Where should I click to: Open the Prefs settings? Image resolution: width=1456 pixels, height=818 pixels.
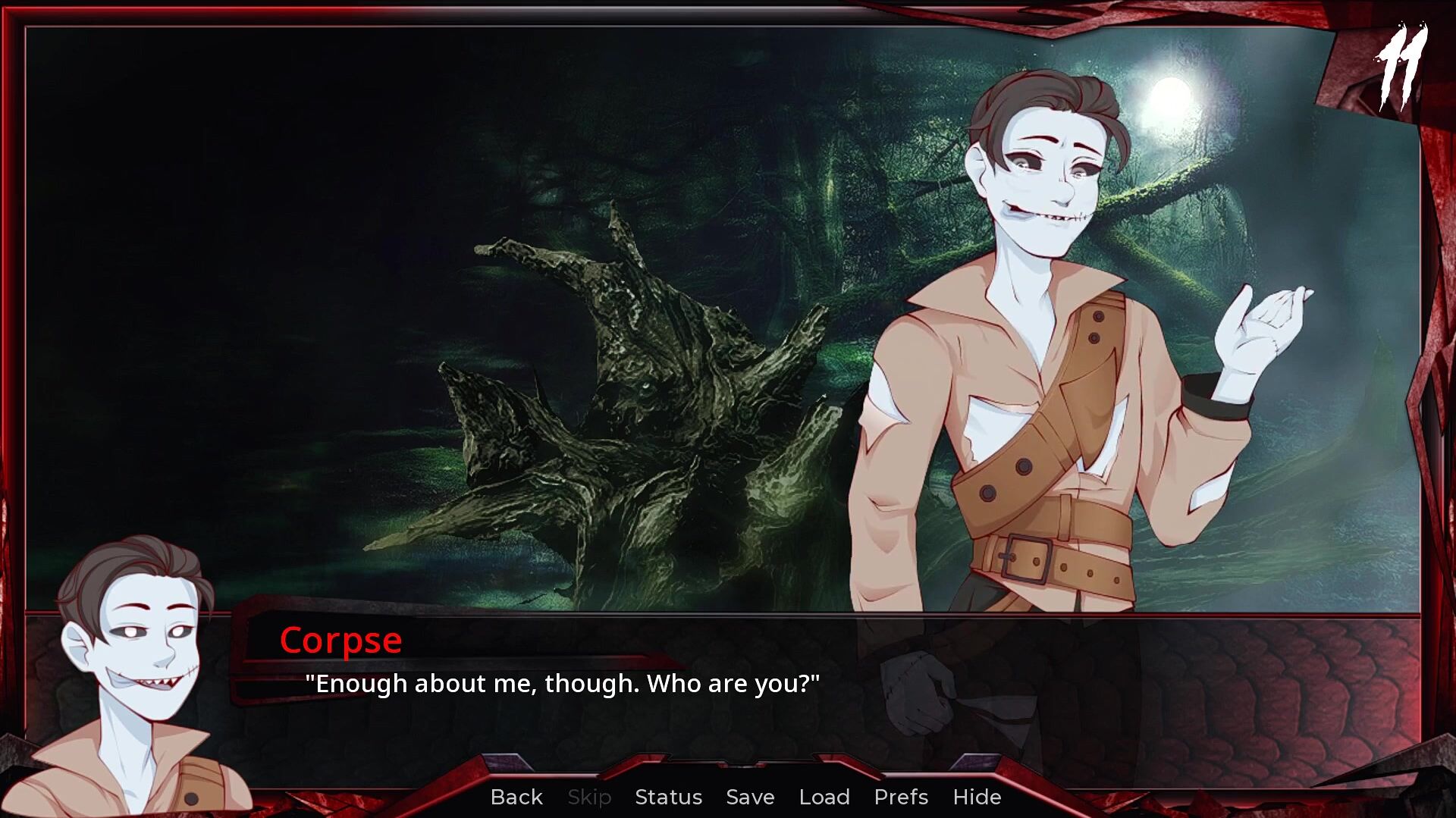click(x=901, y=797)
